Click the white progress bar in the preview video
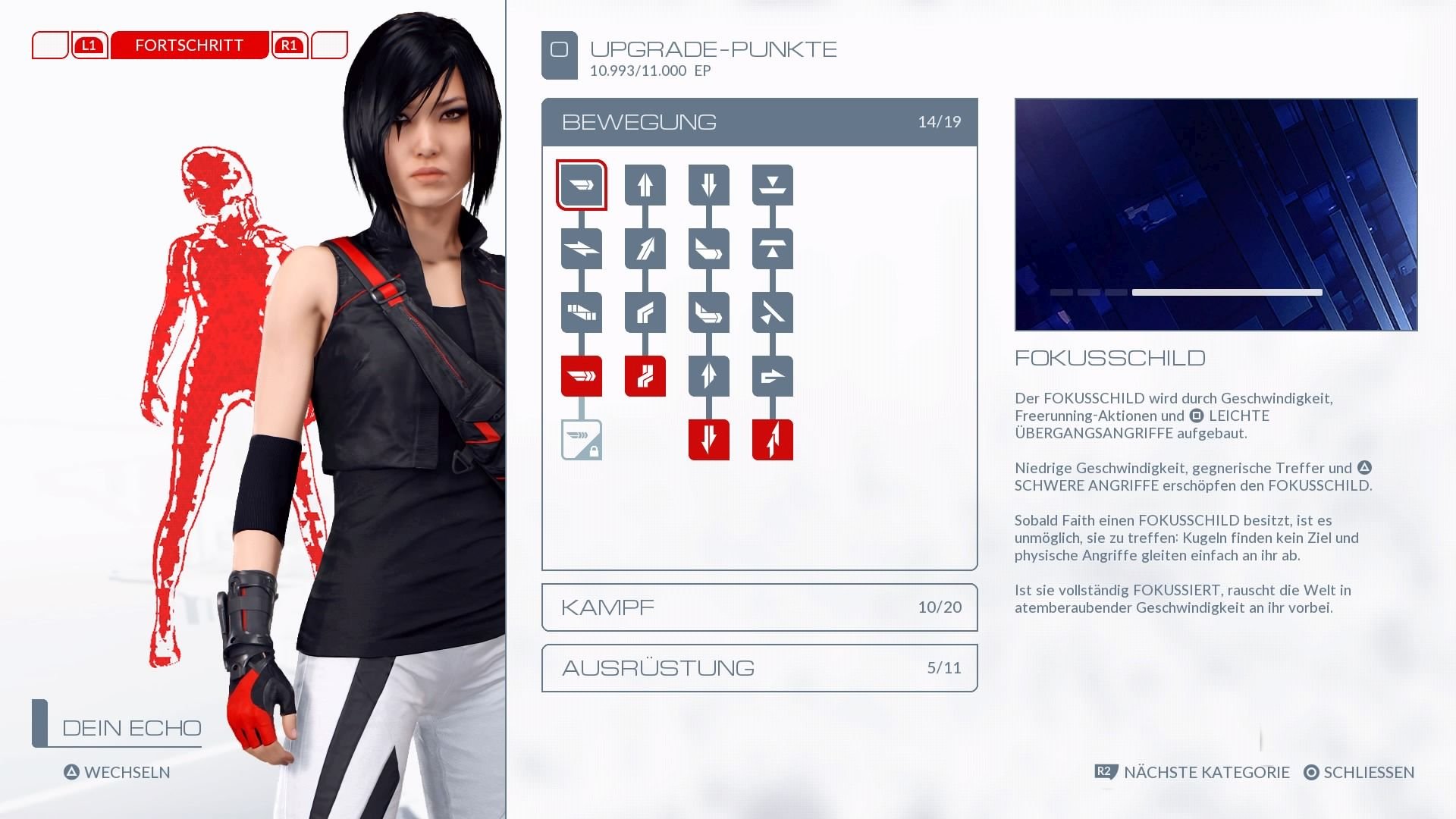The height and width of the screenshot is (819, 1456). 1225,291
